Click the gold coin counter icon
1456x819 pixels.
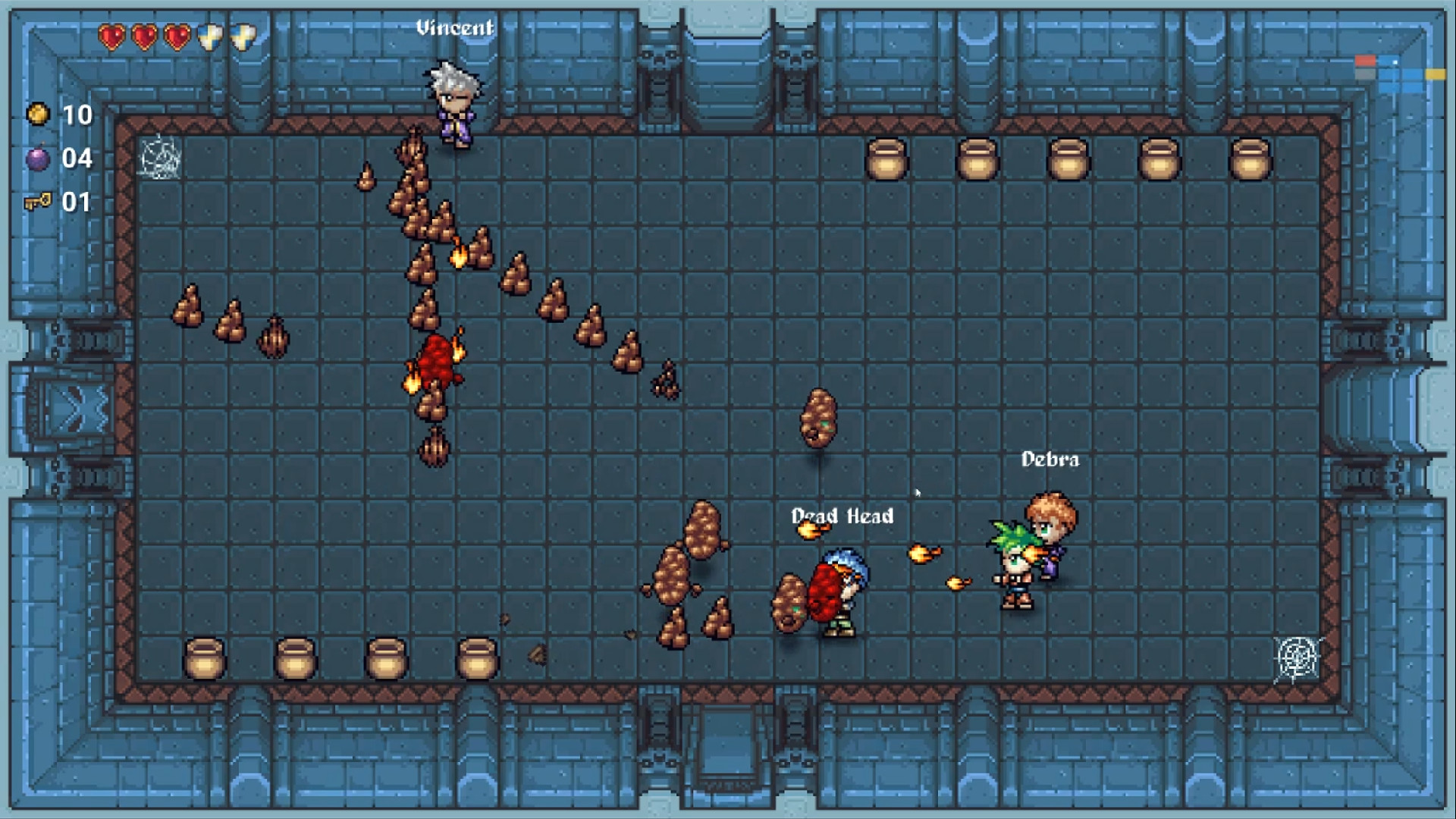coord(39,115)
